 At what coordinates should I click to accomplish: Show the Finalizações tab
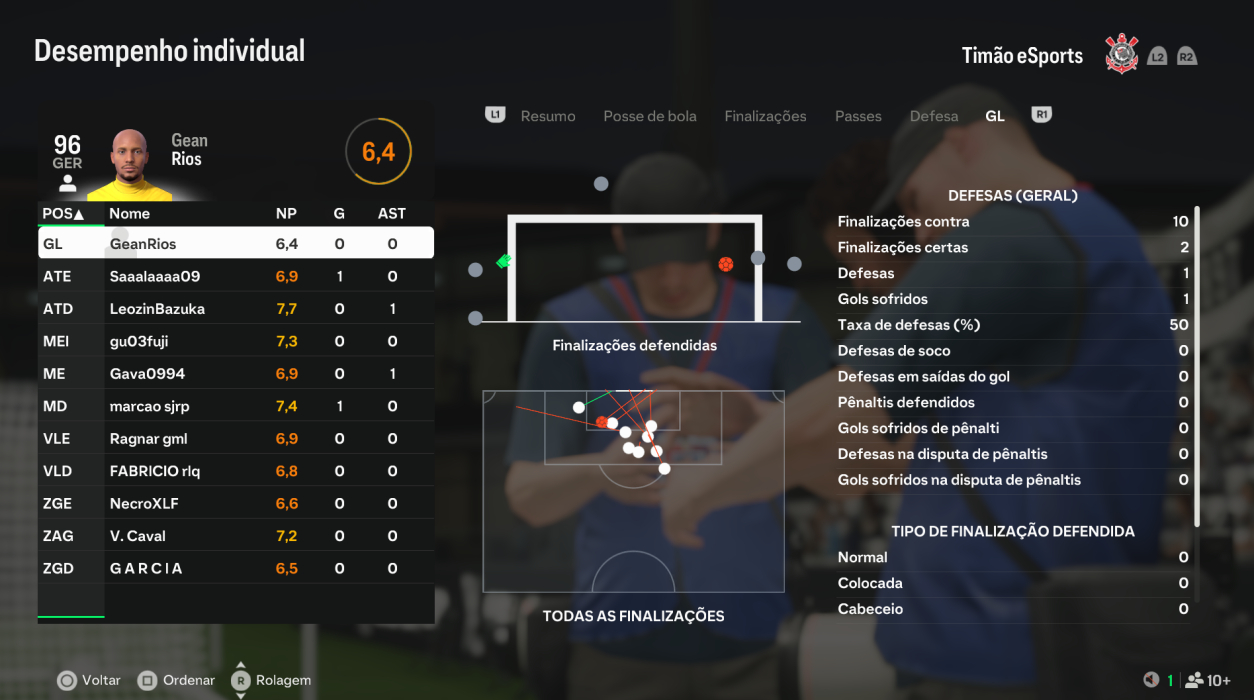click(x=765, y=116)
